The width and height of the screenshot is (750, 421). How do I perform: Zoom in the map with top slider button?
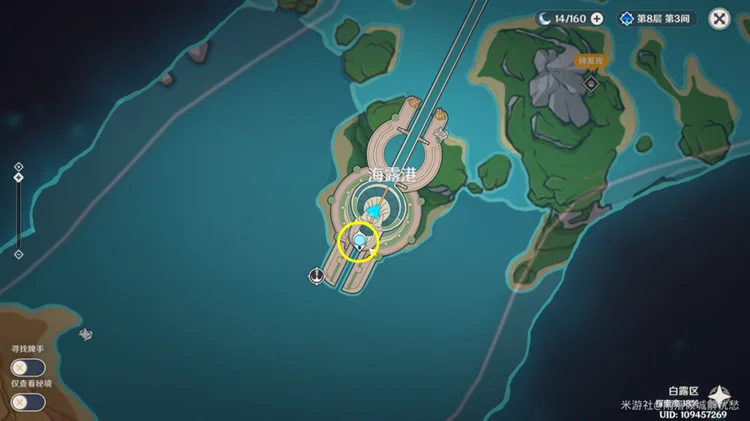[x=18, y=166]
